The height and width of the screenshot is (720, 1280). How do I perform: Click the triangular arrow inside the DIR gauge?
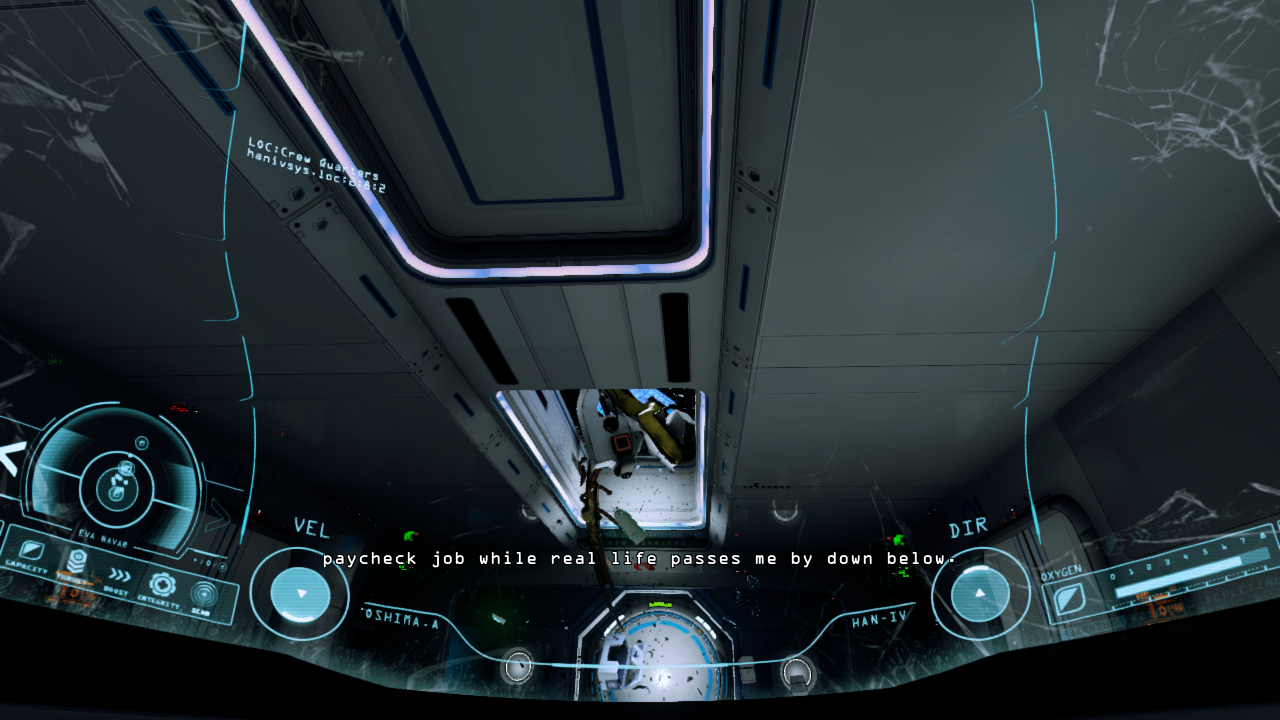click(978, 595)
